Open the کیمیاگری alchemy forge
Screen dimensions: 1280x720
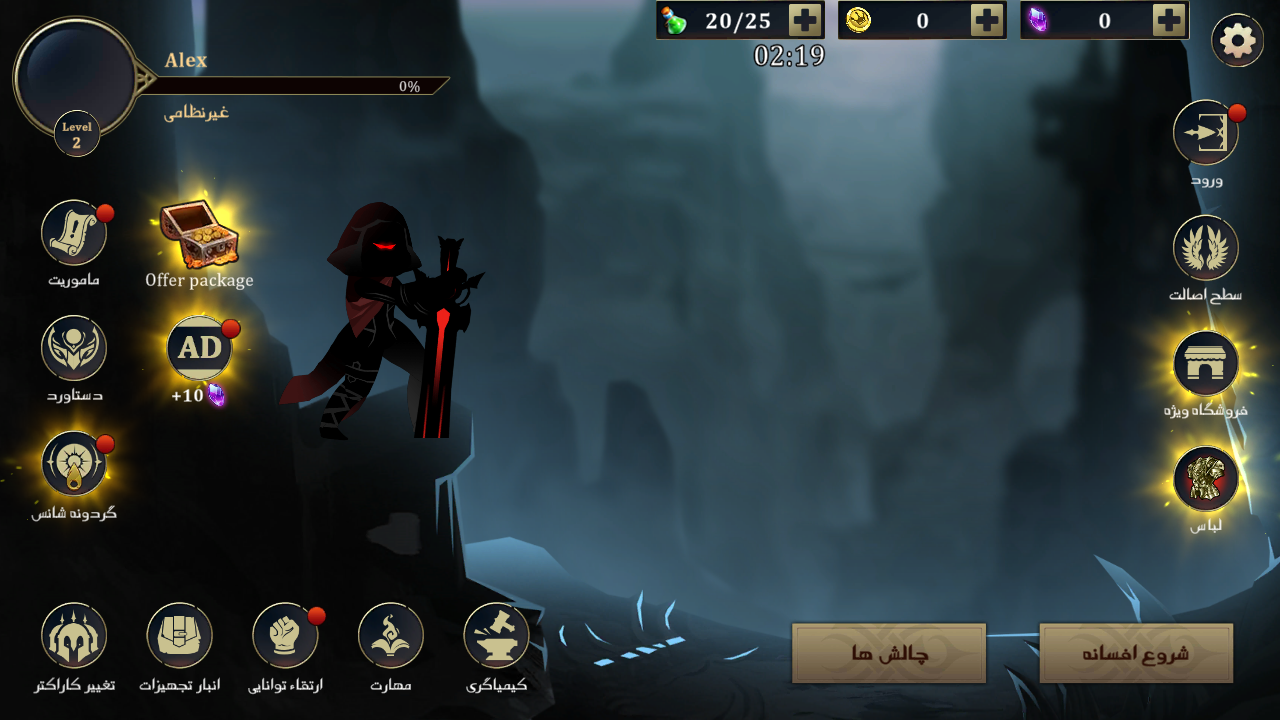pos(497,635)
